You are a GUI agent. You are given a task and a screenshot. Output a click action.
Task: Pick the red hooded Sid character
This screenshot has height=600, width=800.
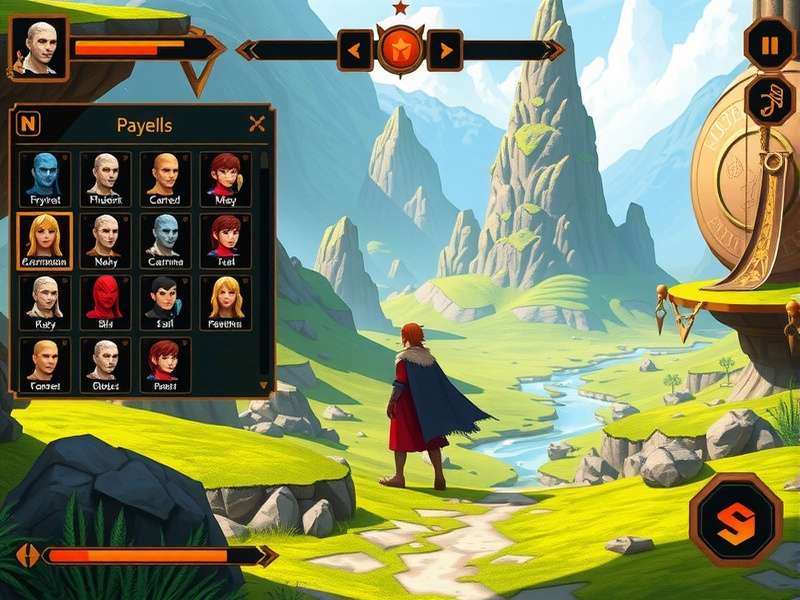click(x=105, y=302)
